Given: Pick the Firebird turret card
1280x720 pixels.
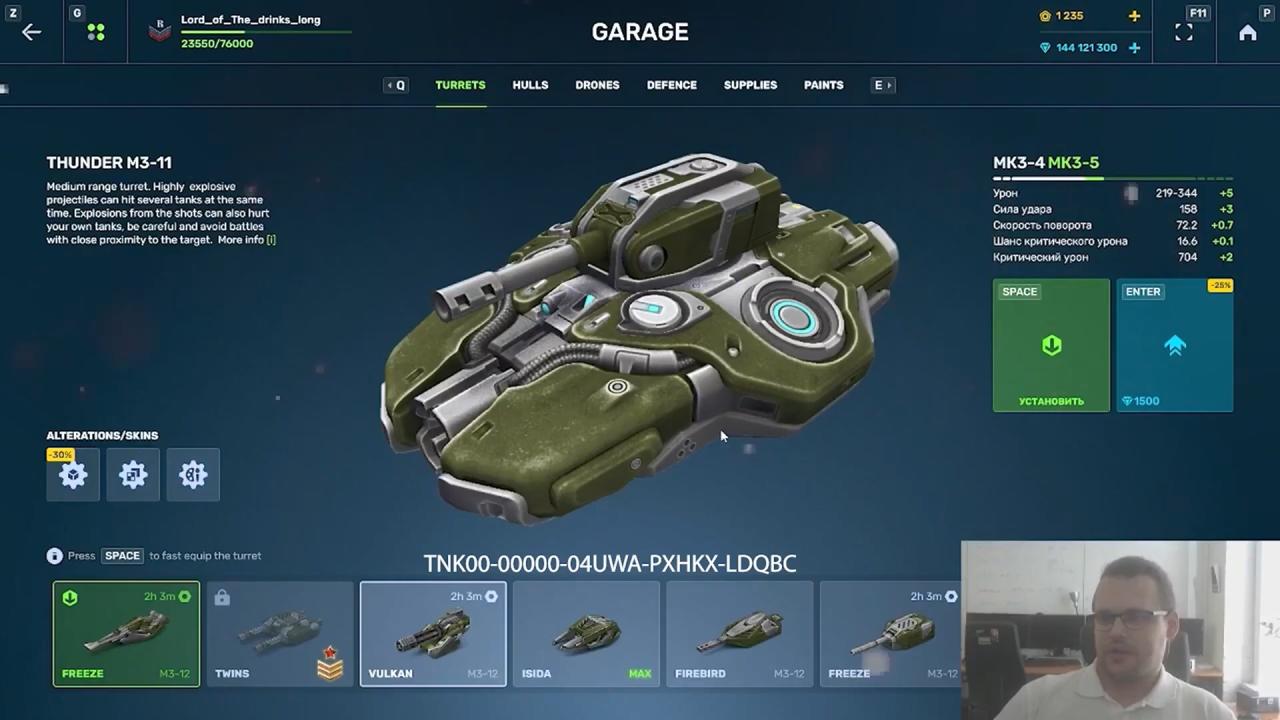Looking at the screenshot, I should (x=739, y=634).
